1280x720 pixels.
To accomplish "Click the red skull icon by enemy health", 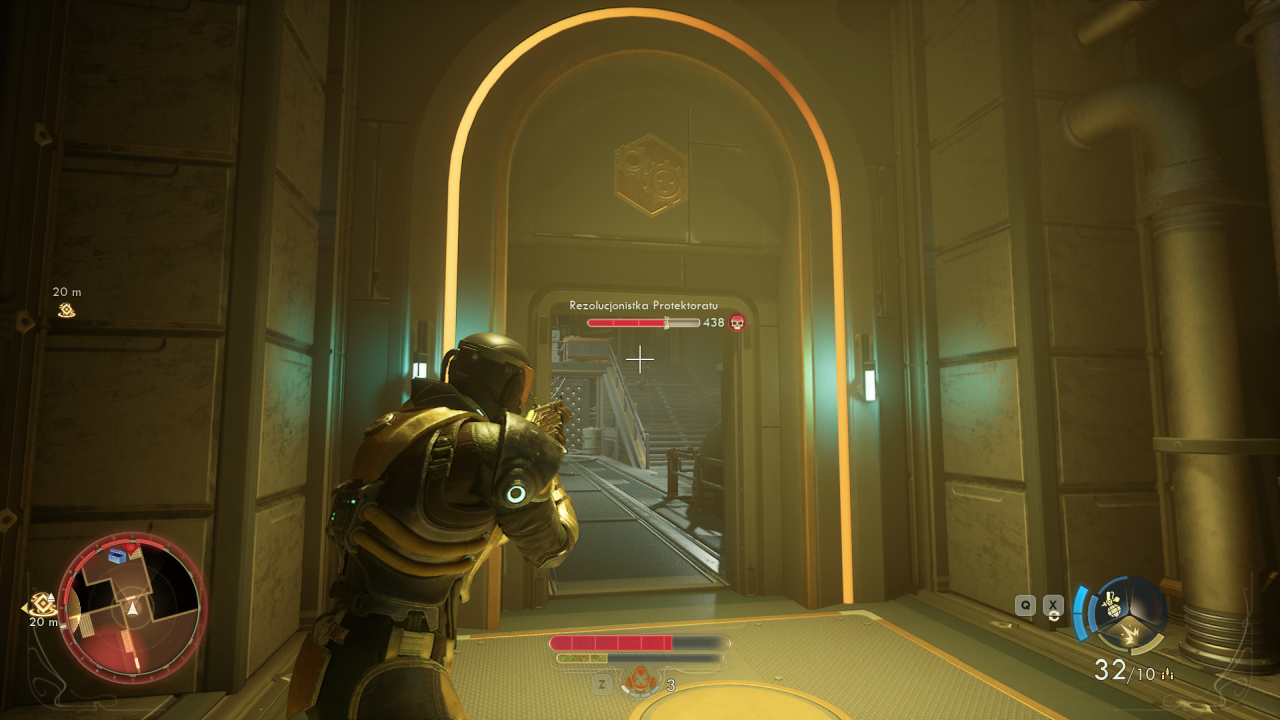I will [x=737, y=322].
